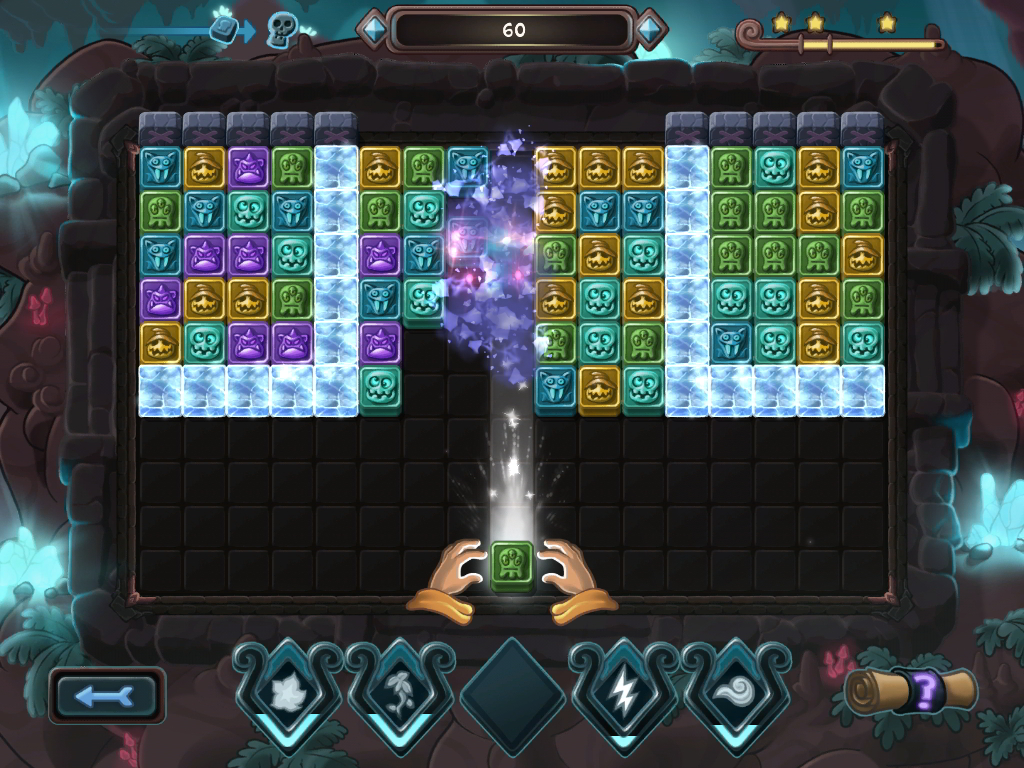The width and height of the screenshot is (1024, 768).
Task: Activate the wind swirl ability
Action: [736, 691]
